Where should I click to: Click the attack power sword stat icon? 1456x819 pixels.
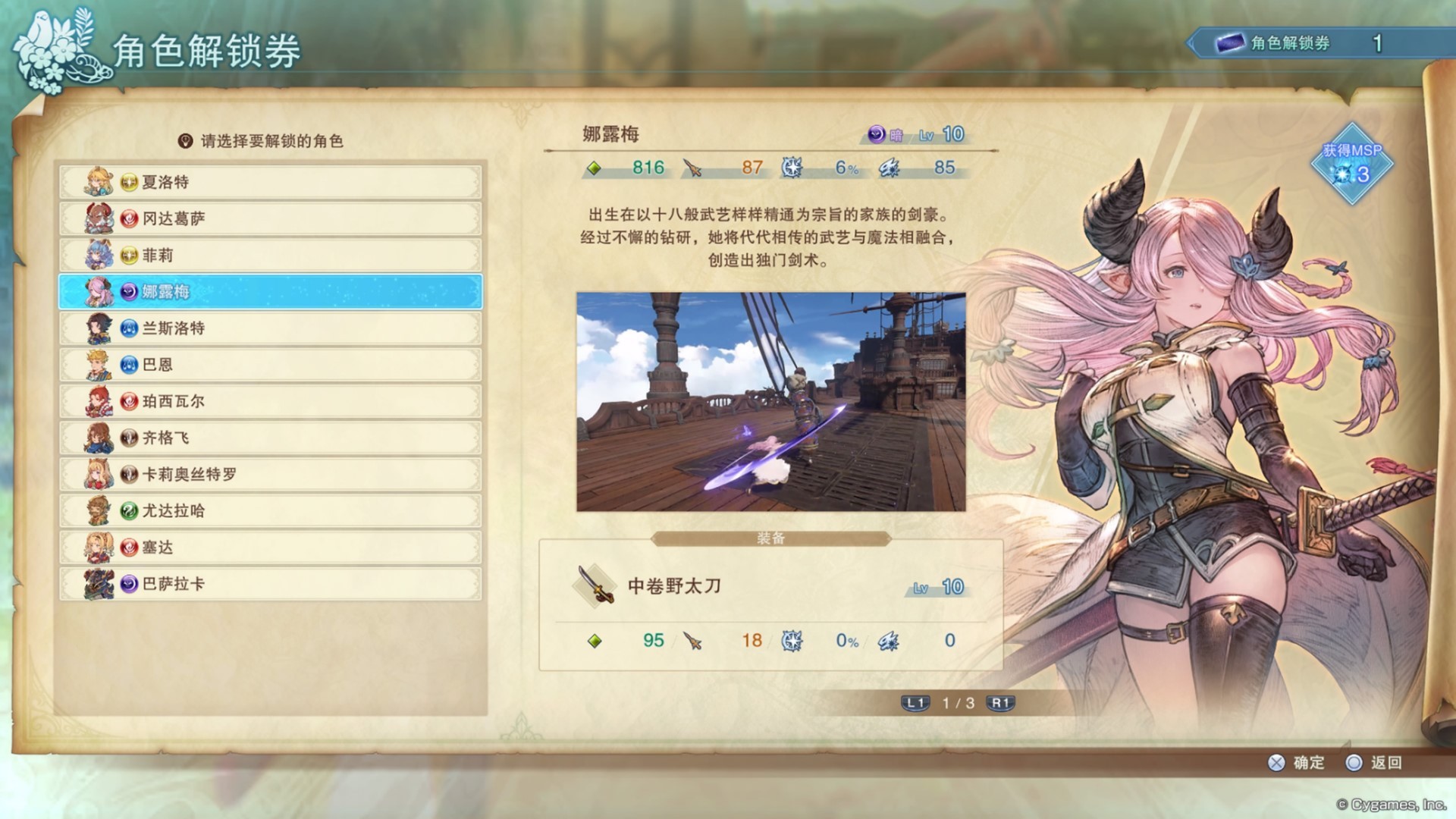691,168
